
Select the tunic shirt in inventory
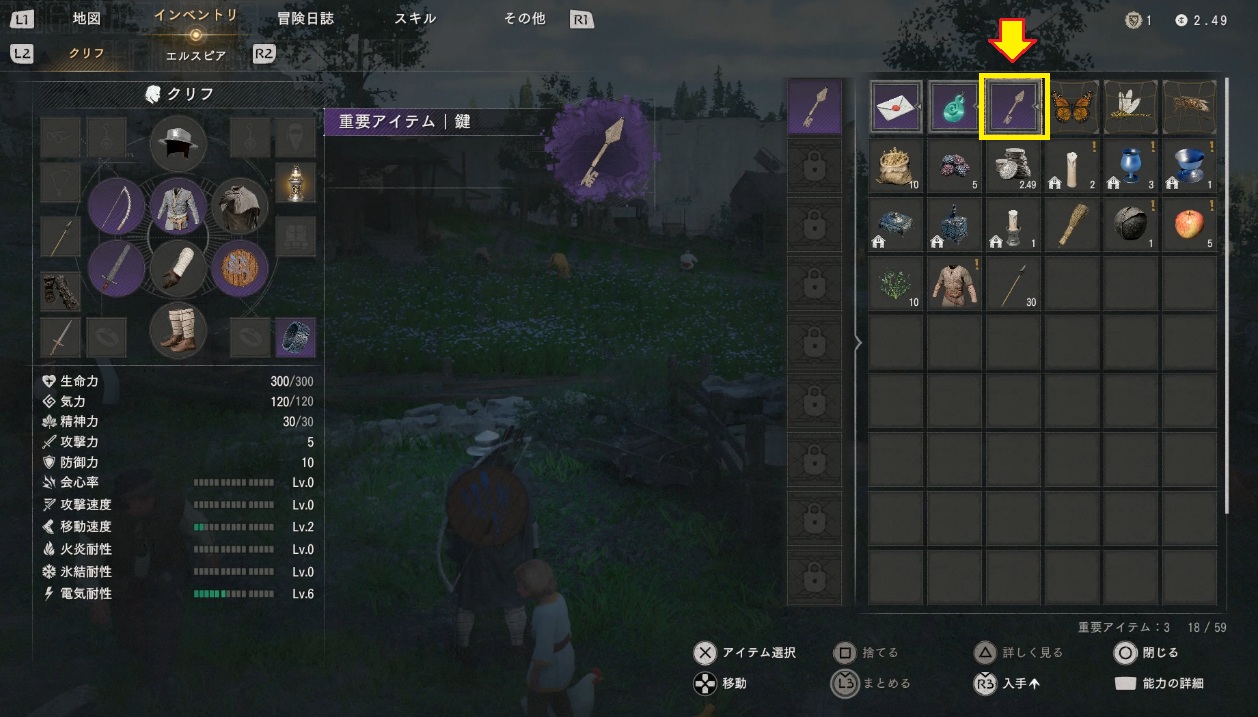pos(956,284)
